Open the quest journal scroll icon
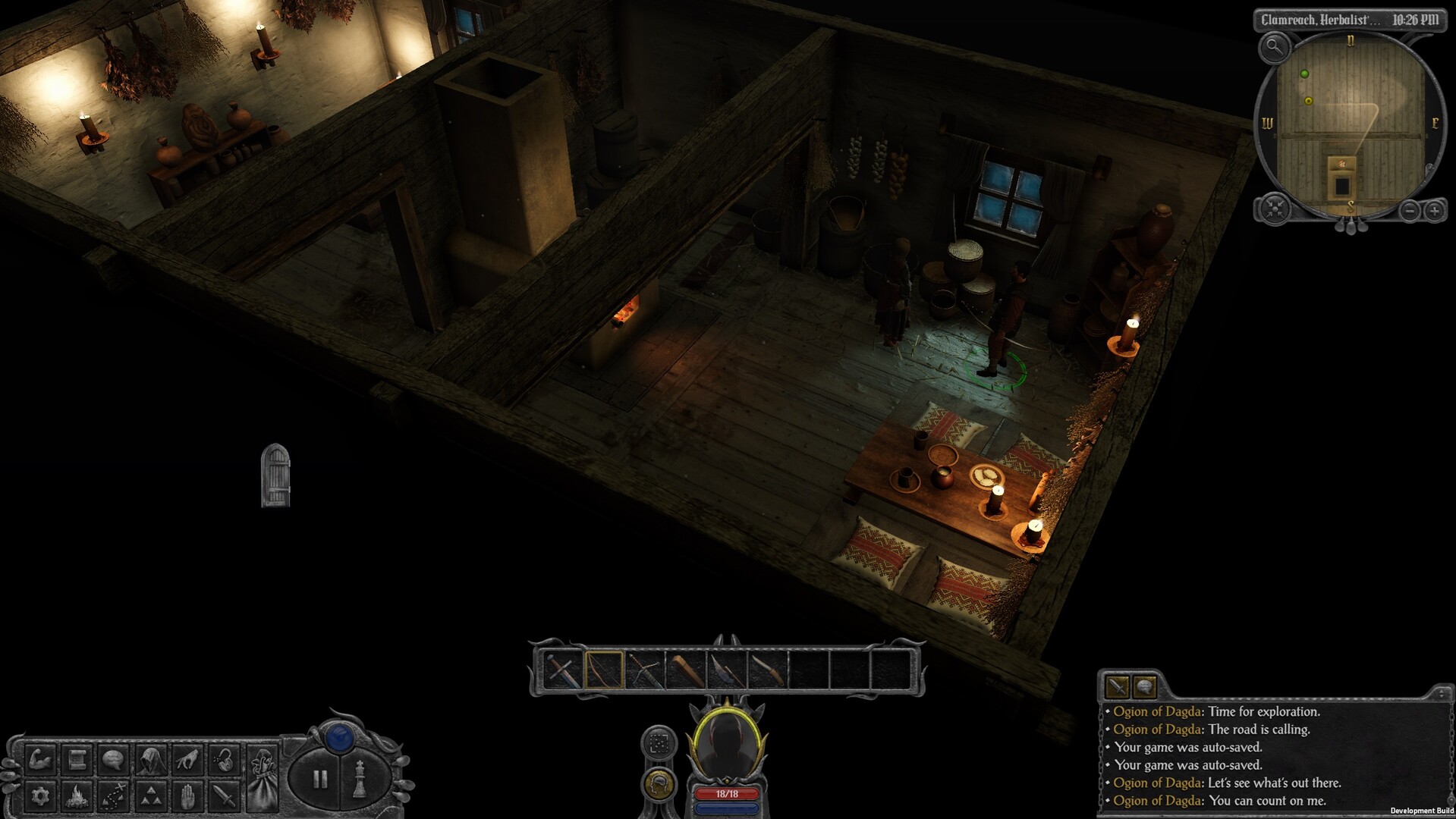Viewport: 1456px width, 819px height. (x=77, y=758)
